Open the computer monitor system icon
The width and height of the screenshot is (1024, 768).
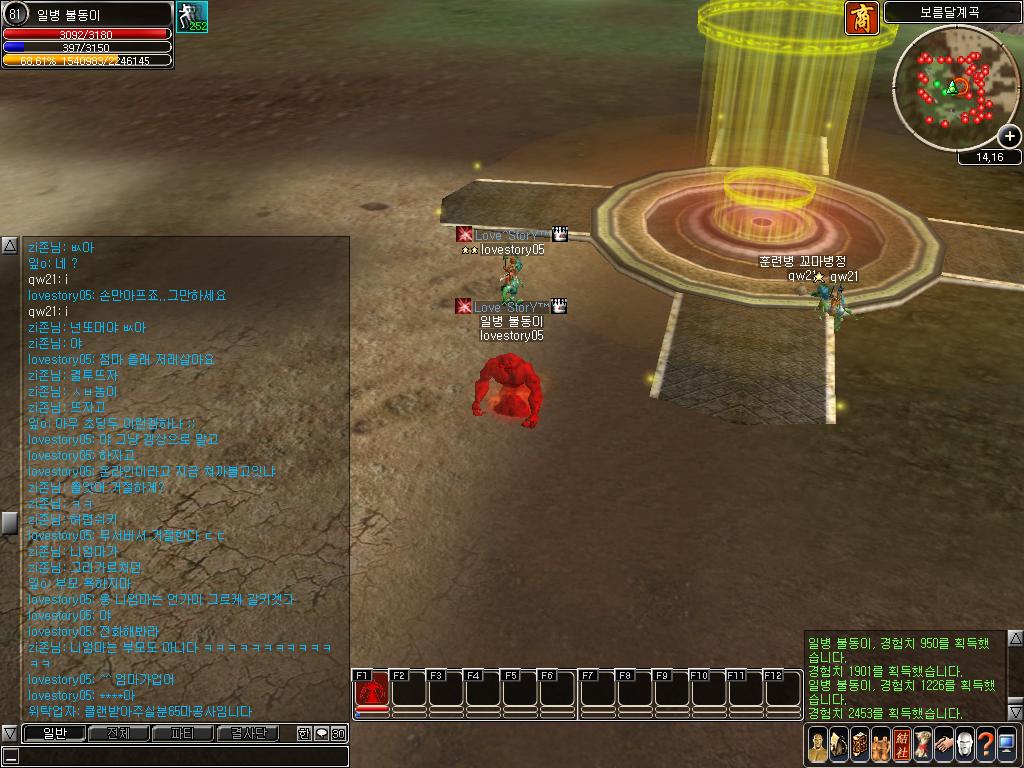pyautogui.click(x=1006, y=743)
